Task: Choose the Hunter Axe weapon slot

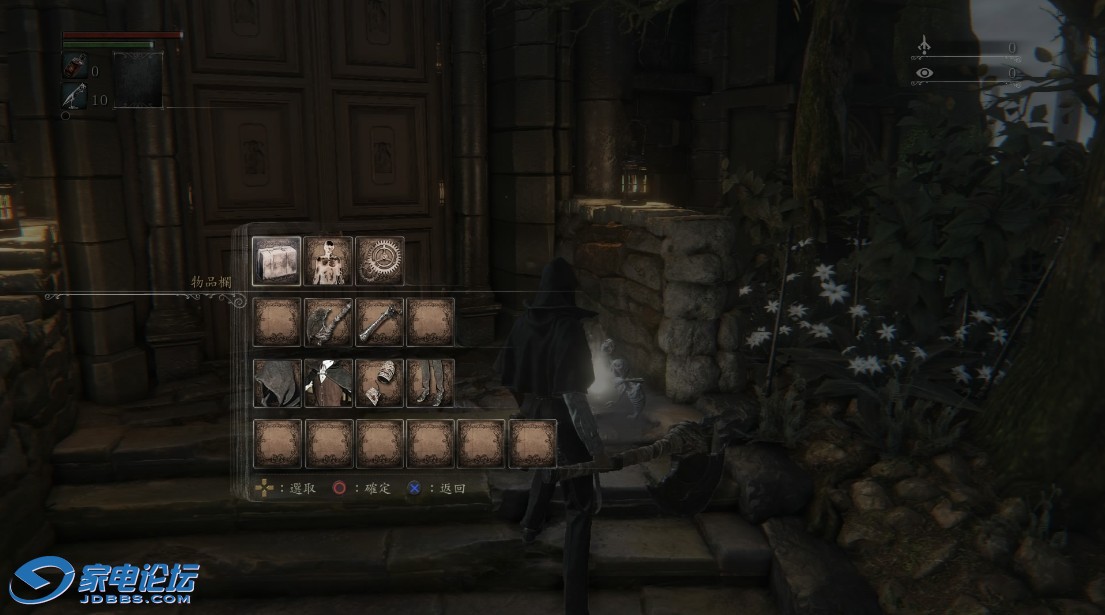Action: coord(329,322)
